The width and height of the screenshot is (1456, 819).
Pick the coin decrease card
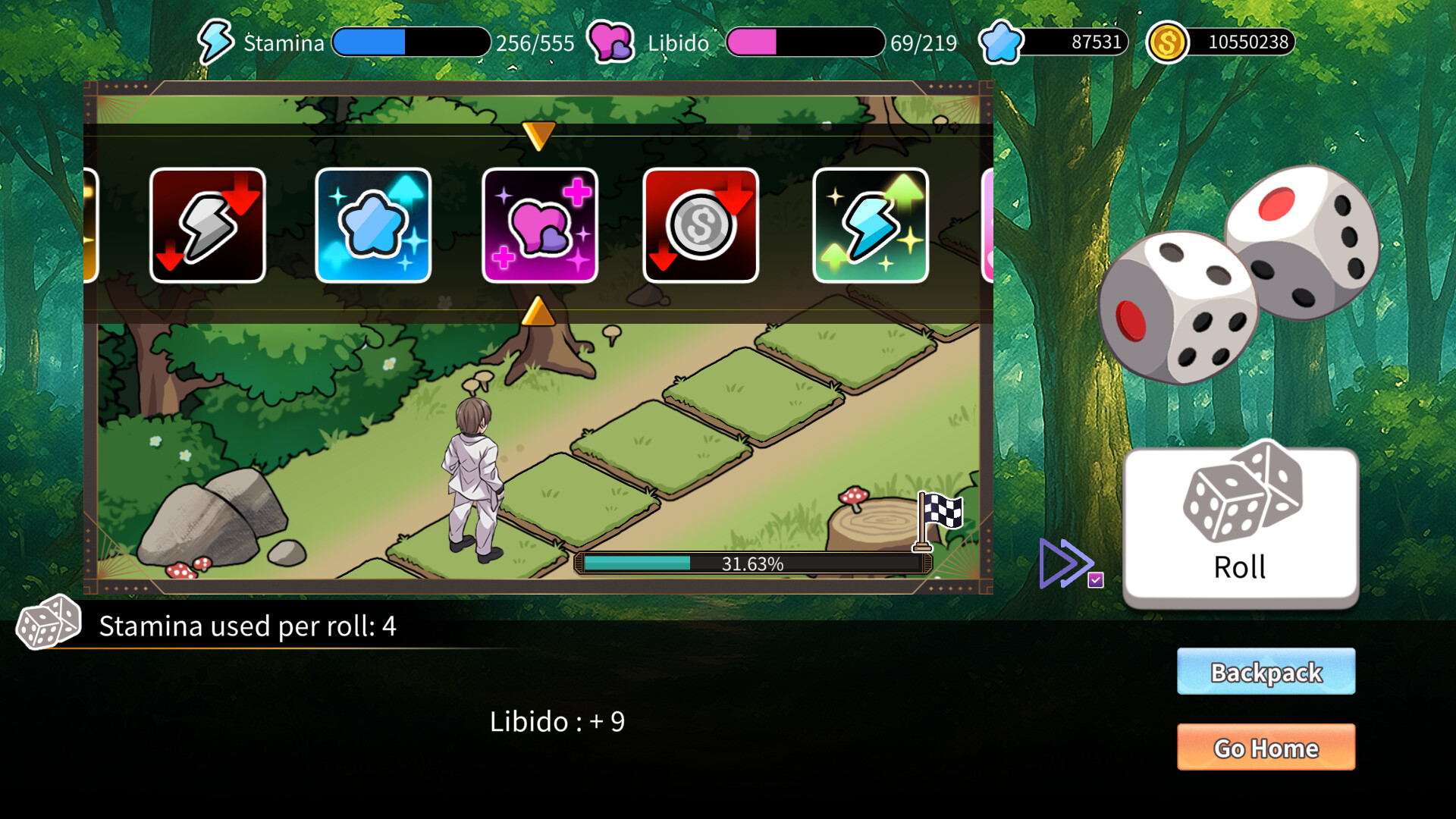[x=701, y=224]
